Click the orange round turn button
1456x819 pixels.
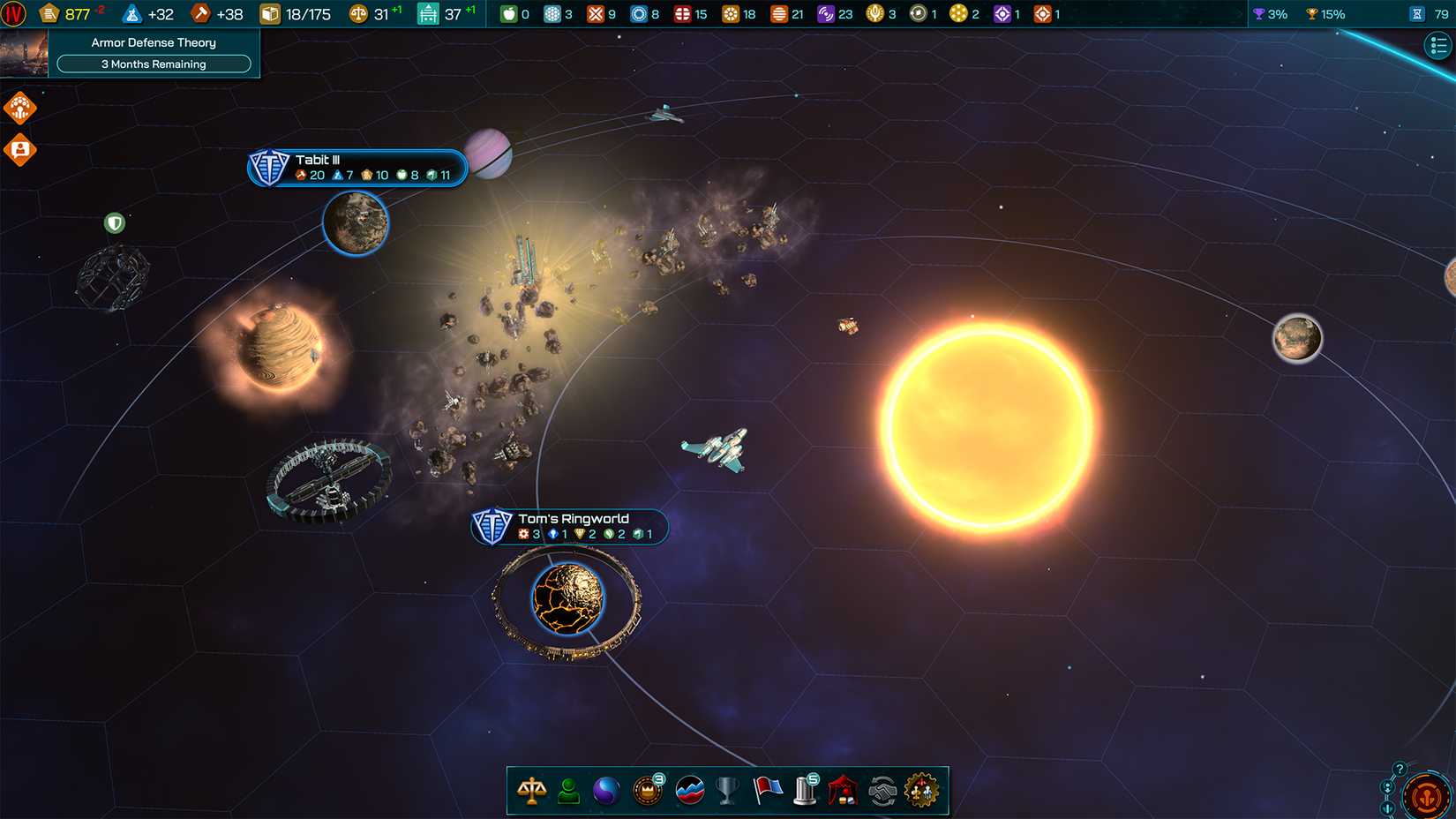1426,795
